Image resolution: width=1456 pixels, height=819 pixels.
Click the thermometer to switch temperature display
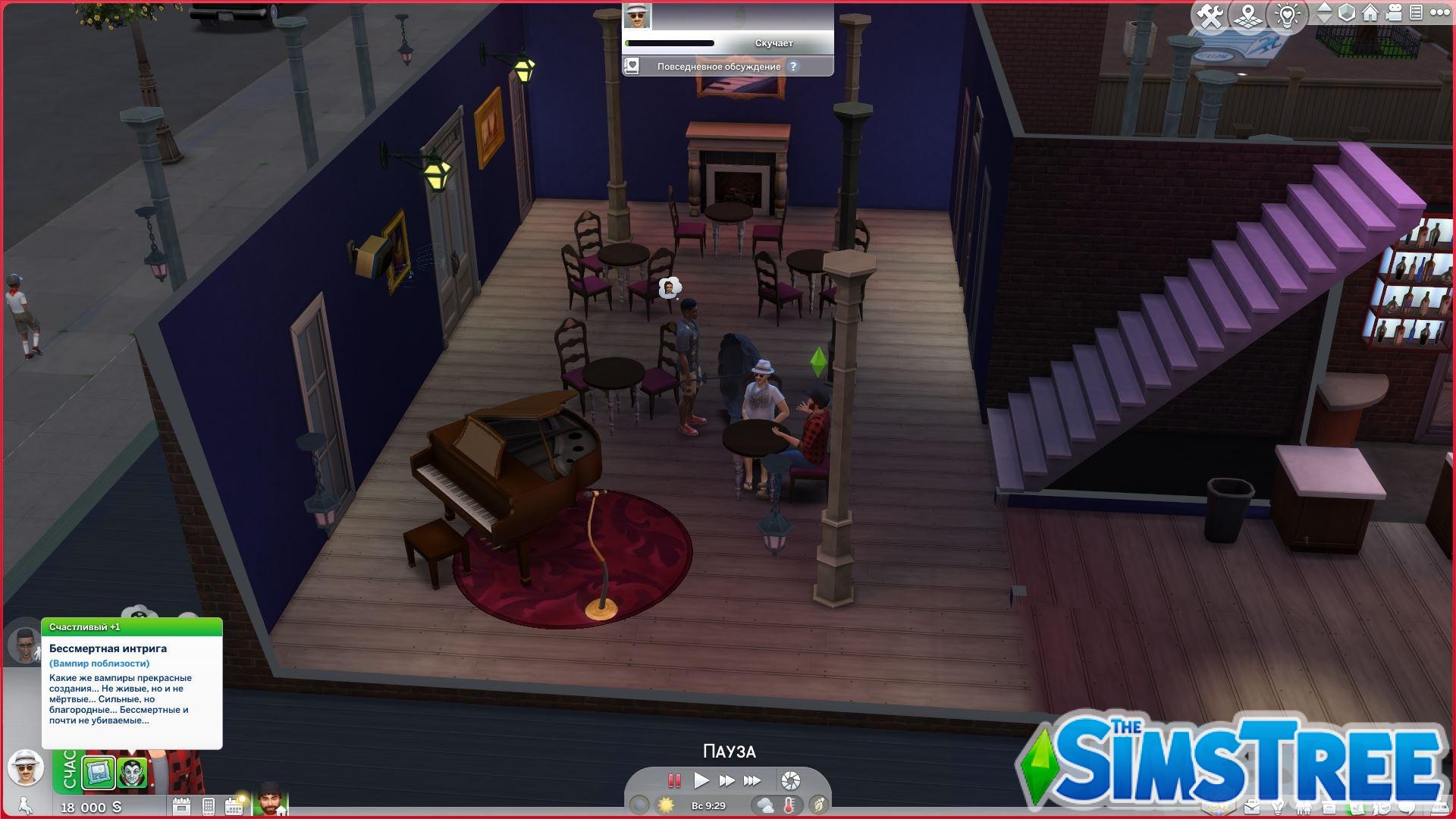(789, 805)
